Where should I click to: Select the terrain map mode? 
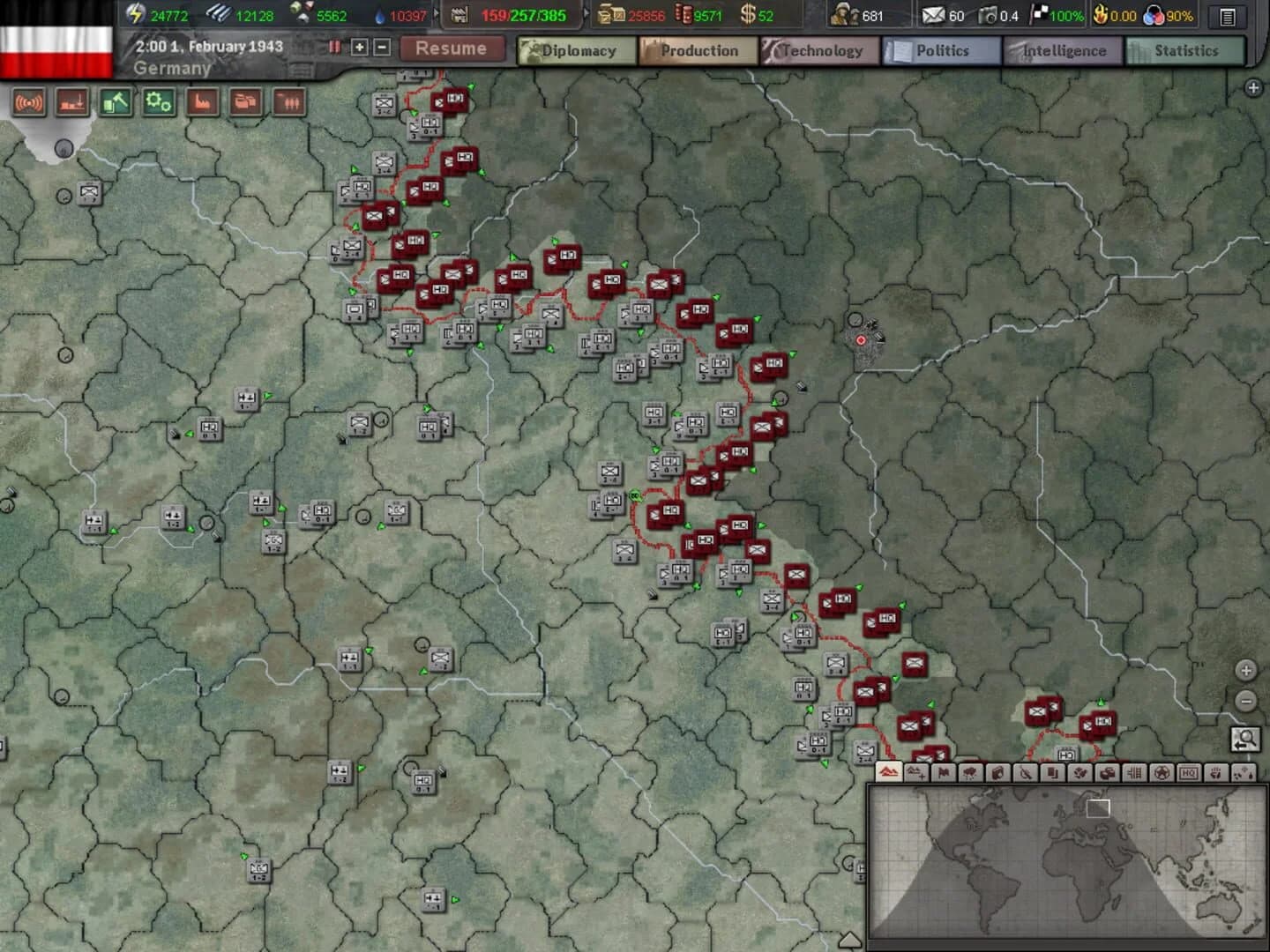tap(889, 772)
